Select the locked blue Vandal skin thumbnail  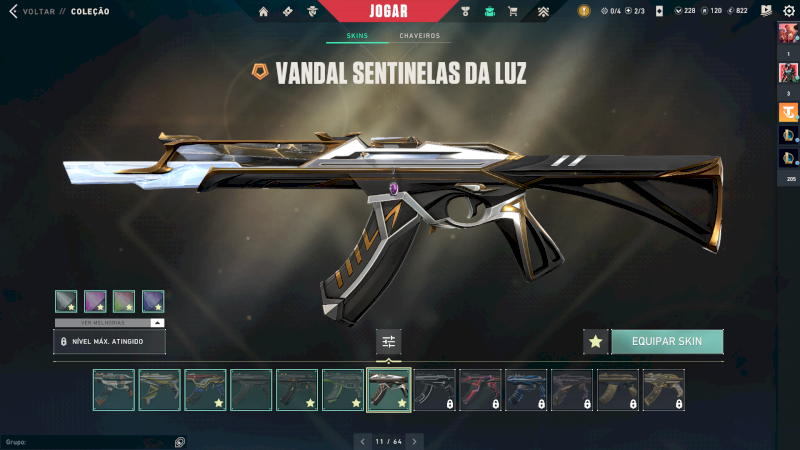526,390
